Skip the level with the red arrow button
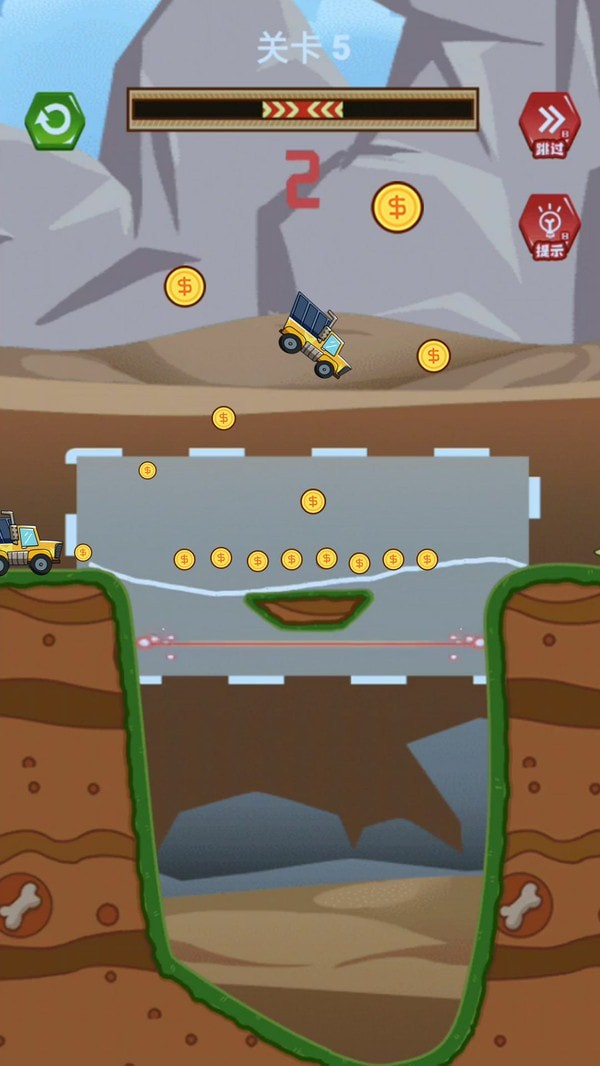 pyautogui.click(x=549, y=124)
